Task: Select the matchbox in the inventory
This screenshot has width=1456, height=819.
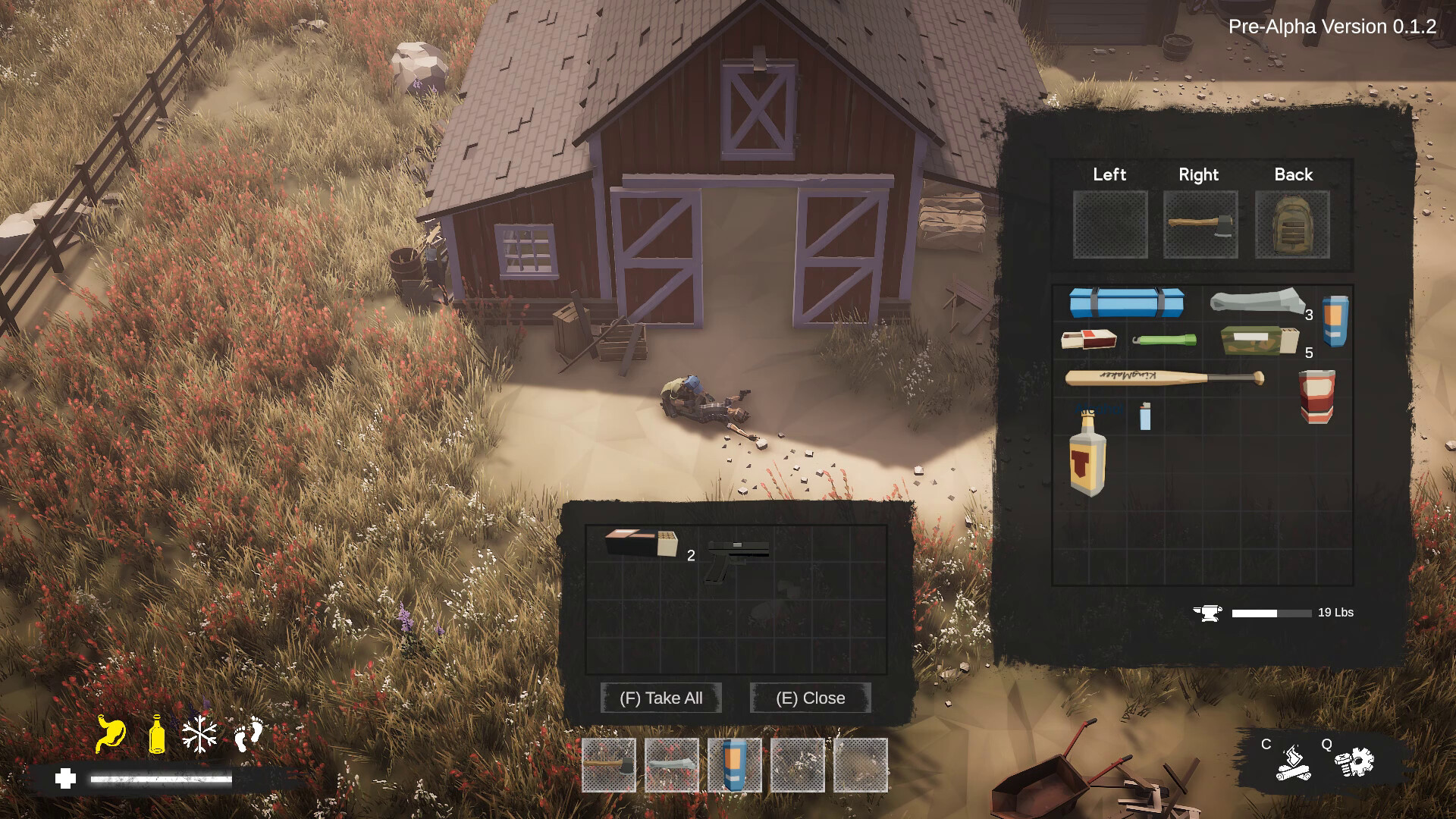Action: [x=1088, y=340]
